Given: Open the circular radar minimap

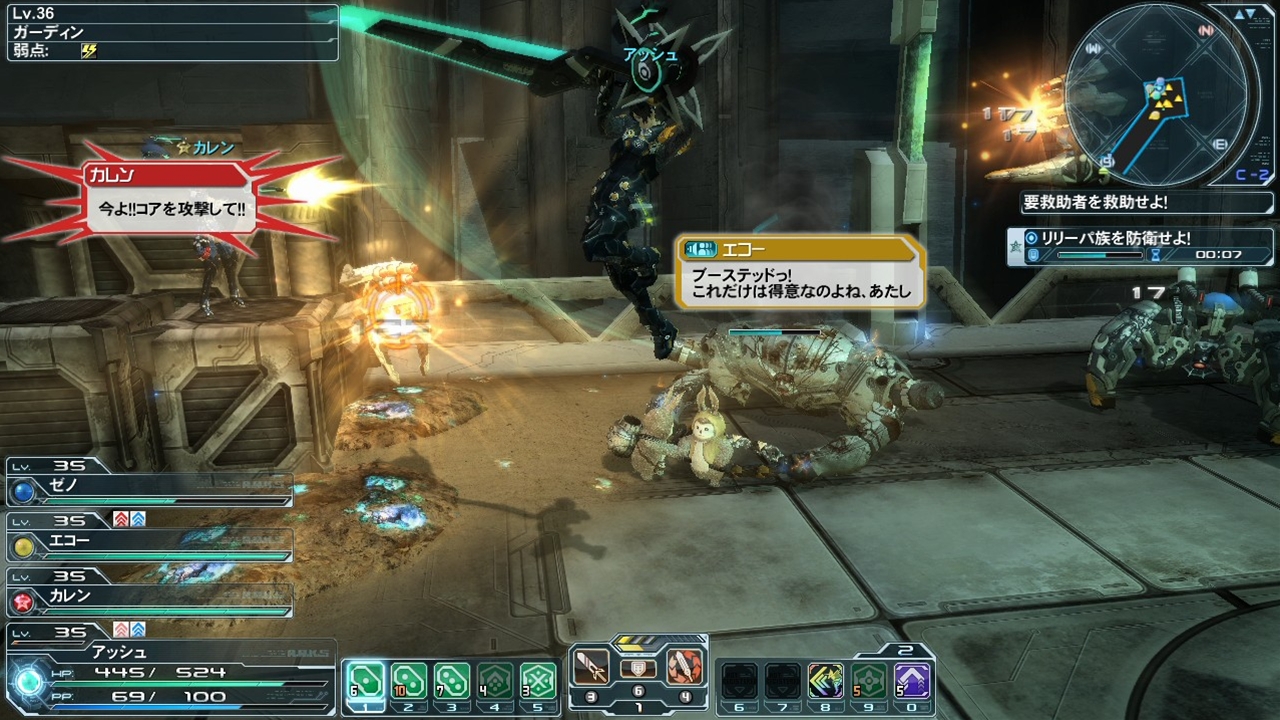Looking at the screenshot, I should pyautogui.click(x=1157, y=93).
